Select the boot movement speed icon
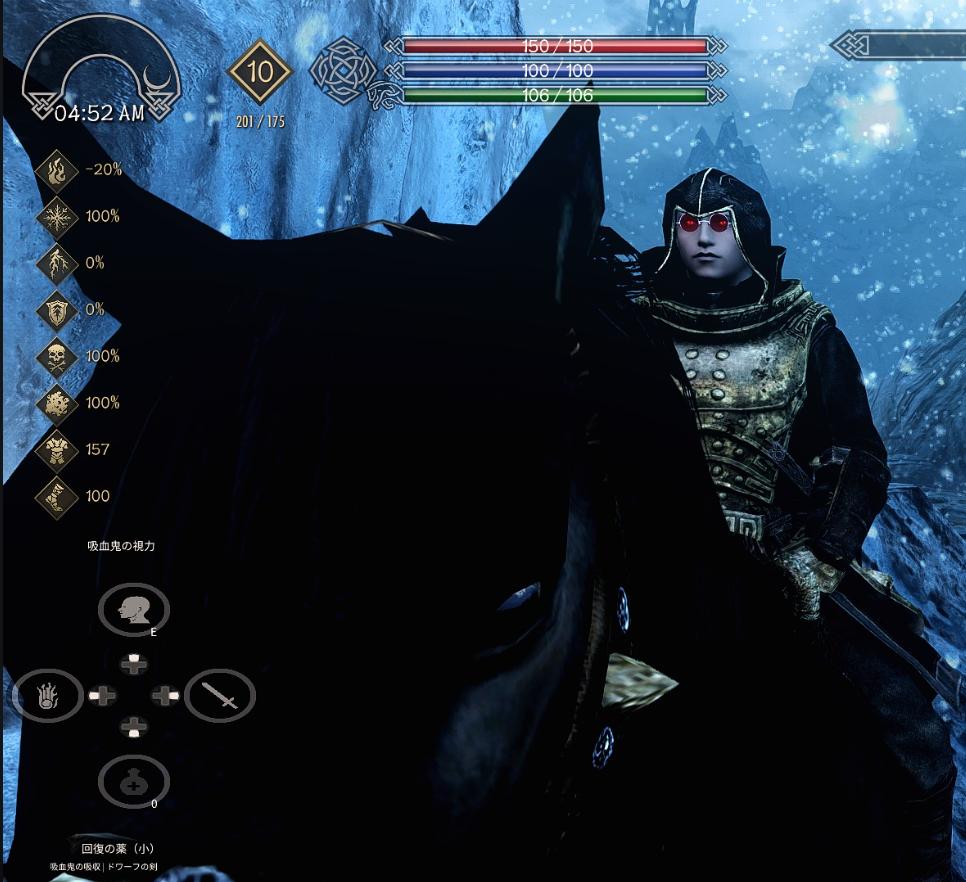Viewport: 966px width, 882px height. click(57, 496)
